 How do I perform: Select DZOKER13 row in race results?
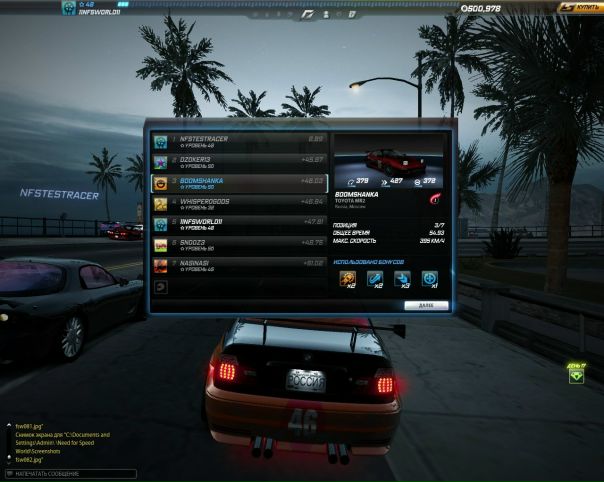click(239, 161)
